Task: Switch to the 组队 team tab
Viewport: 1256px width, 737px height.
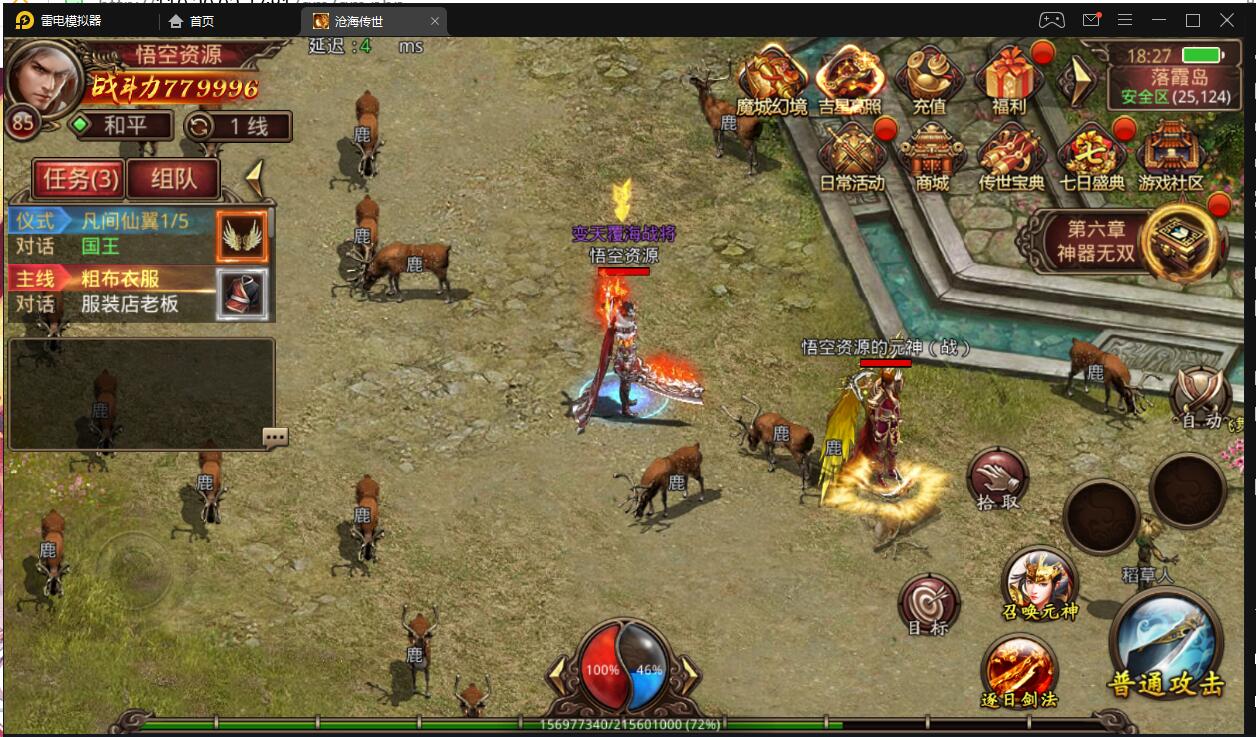Action: pyautogui.click(x=172, y=179)
